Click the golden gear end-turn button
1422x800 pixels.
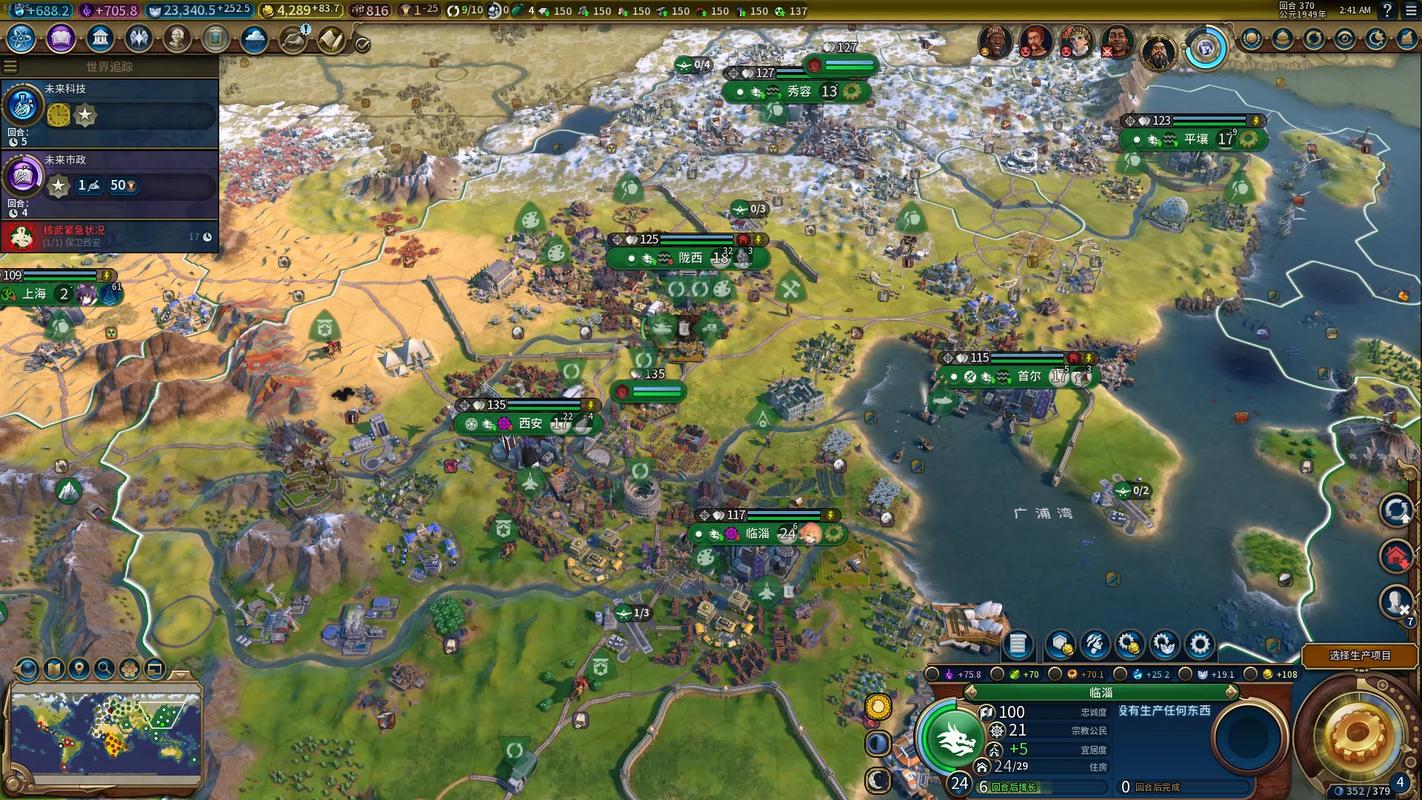pos(1356,737)
